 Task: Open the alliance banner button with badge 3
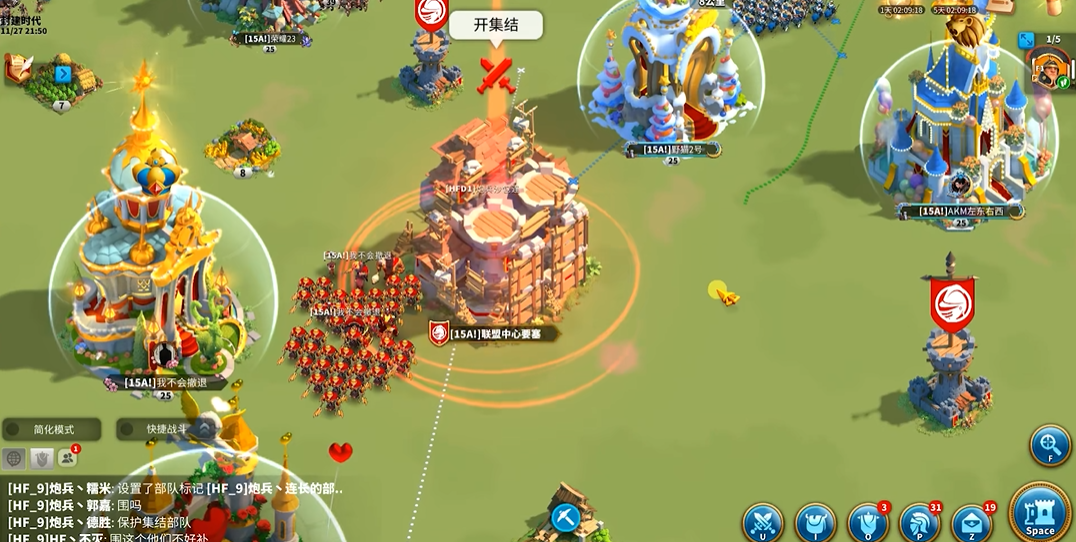click(x=867, y=522)
